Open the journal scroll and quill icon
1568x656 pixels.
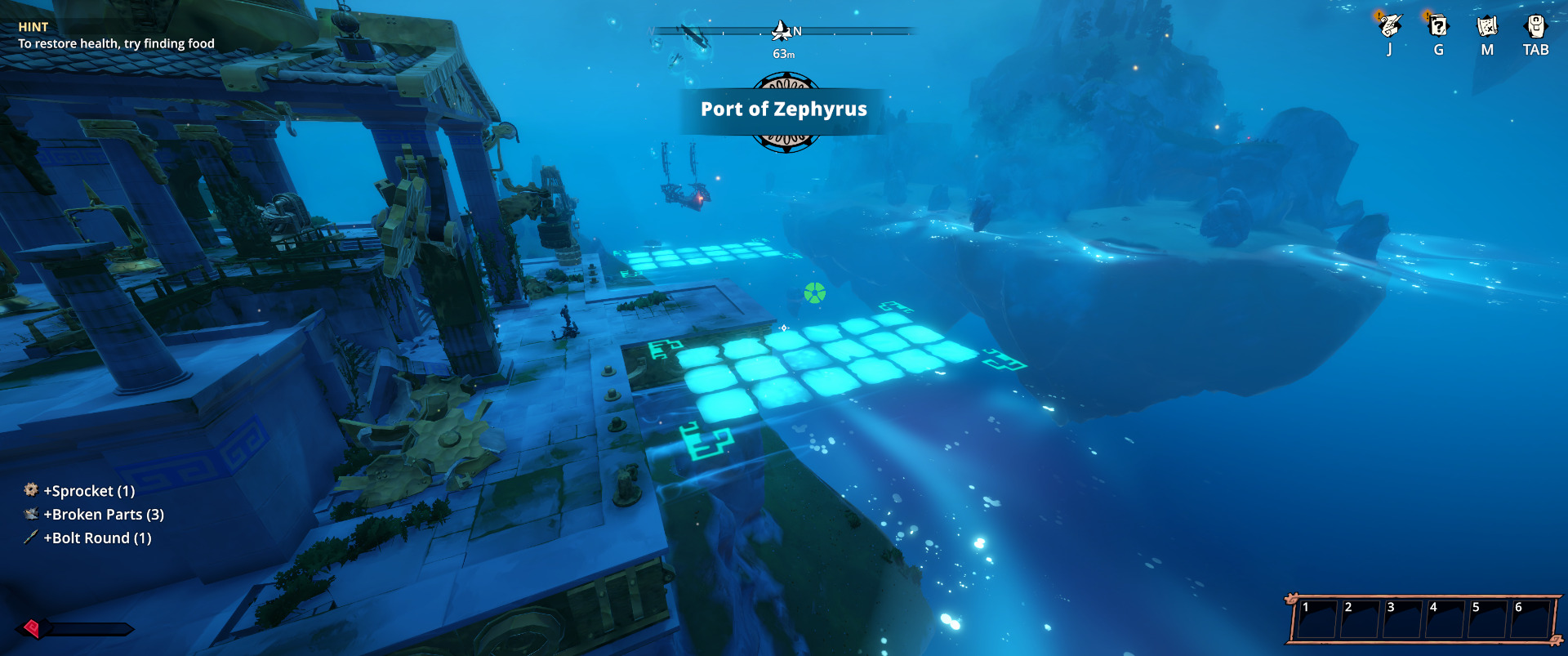point(1389,26)
